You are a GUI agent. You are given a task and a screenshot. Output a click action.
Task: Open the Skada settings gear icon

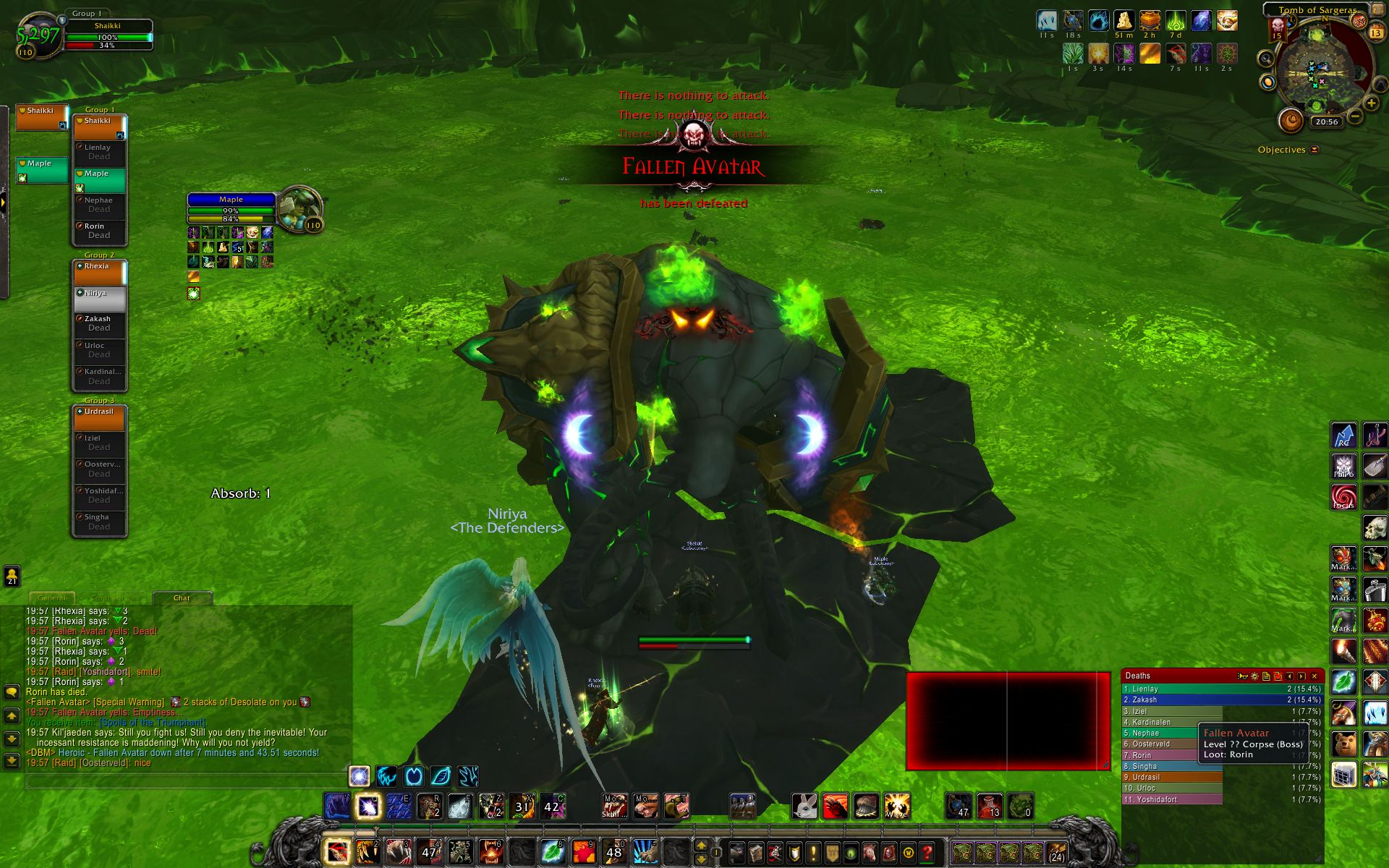[1254, 676]
